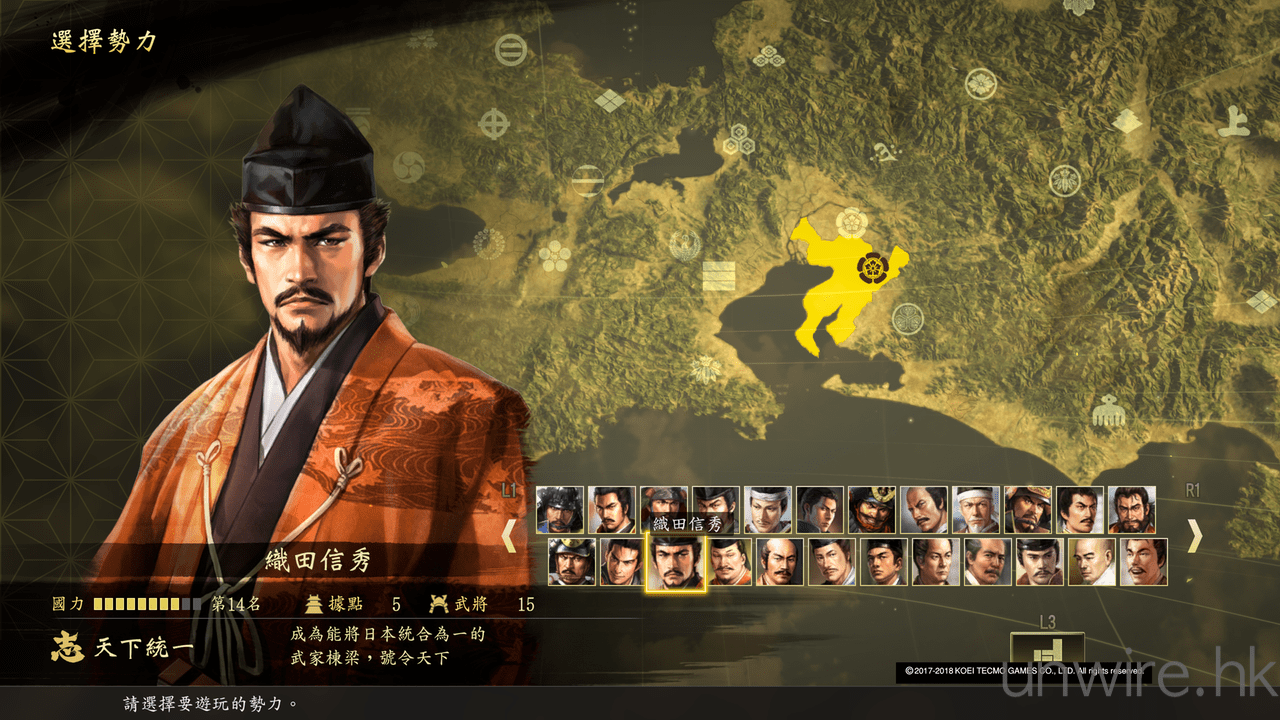
Task: Select the highlighted 織田信秀 portrait tile
Action: click(x=676, y=563)
